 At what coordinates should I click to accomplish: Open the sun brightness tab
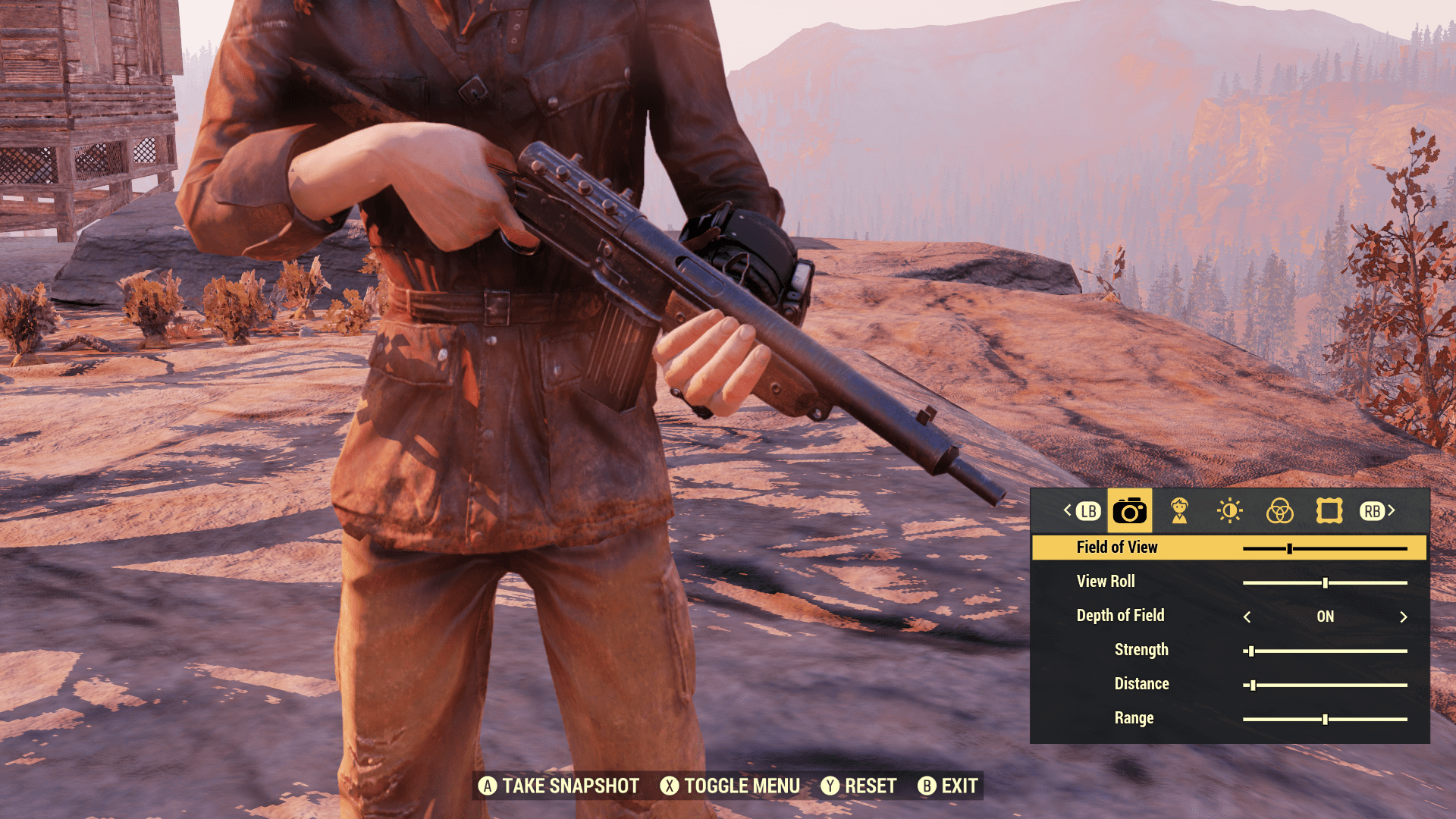coord(1229,511)
